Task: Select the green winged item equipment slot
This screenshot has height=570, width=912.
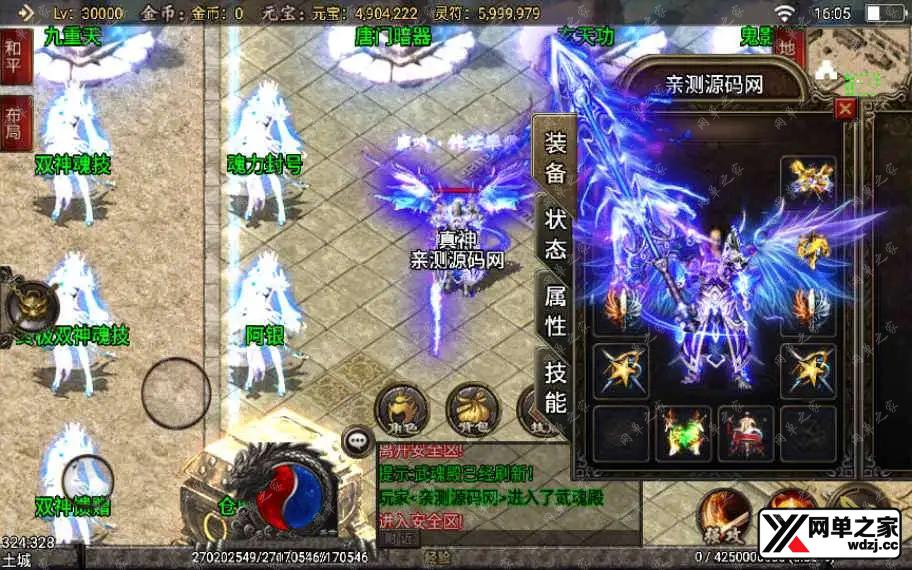Action: (x=682, y=433)
